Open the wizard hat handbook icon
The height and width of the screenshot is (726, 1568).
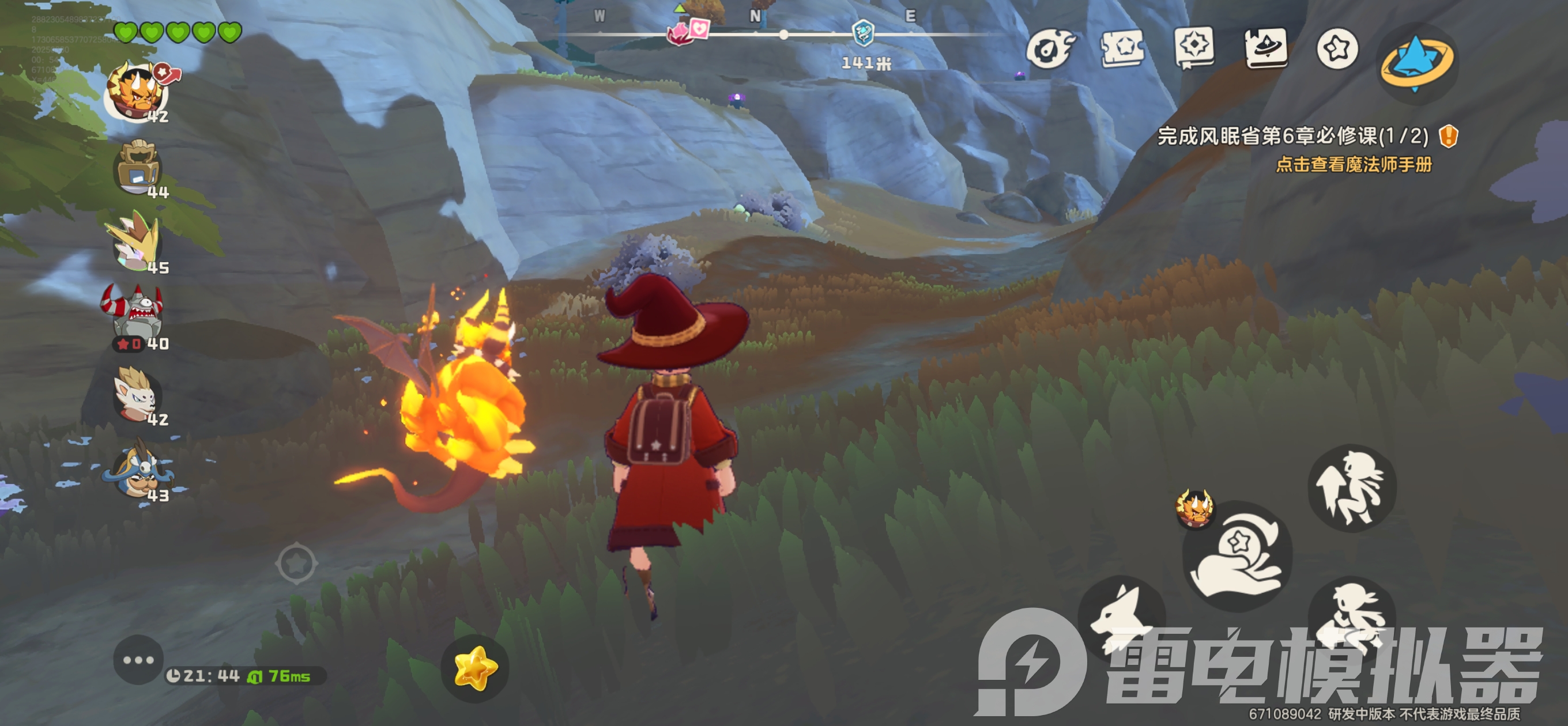tap(1266, 47)
